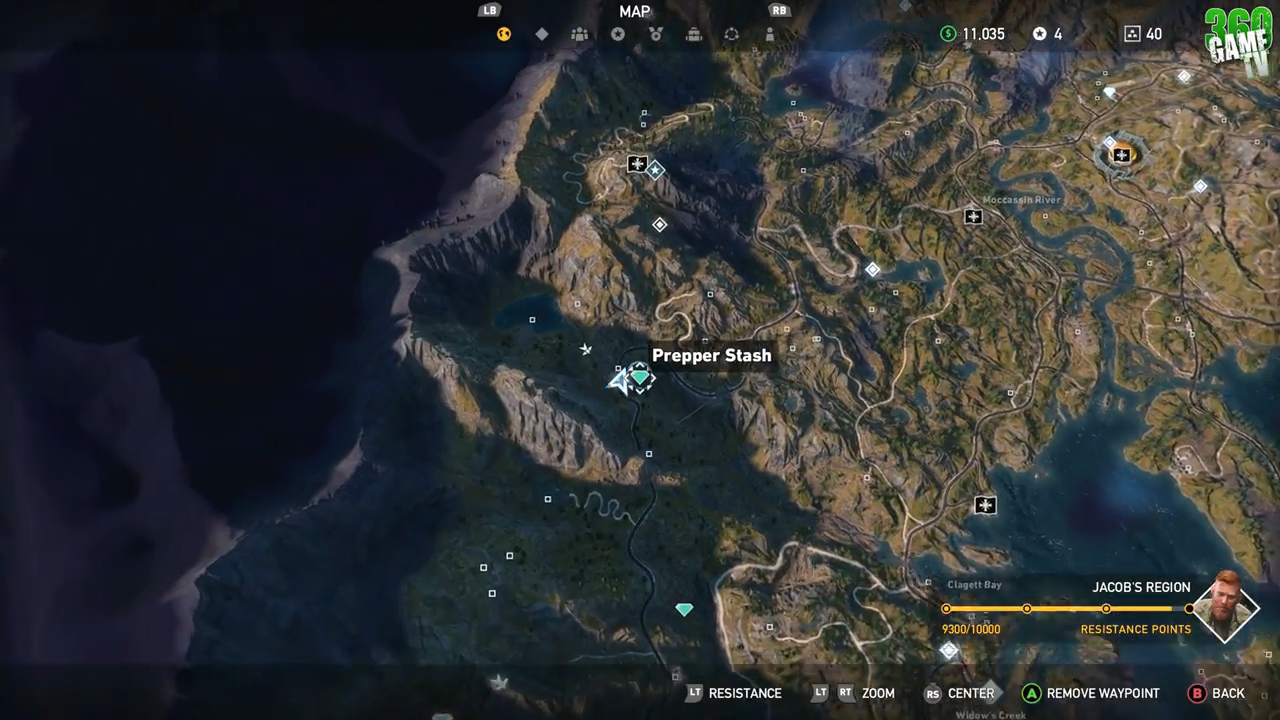The image size is (1280, 720).
Task: Toggle the diamond map filter
Action: coord(542,33)
